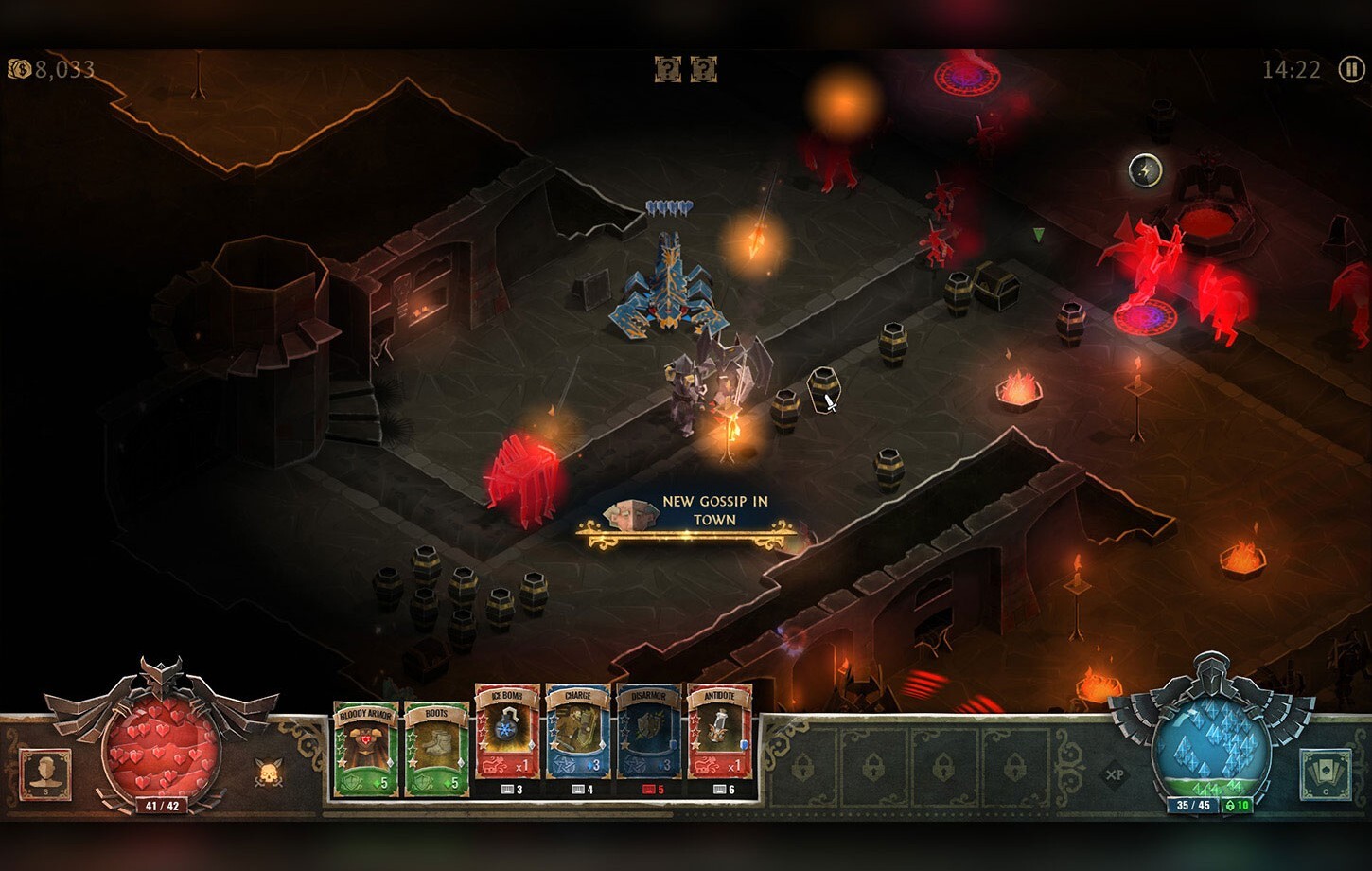Choose the Disarmor card
1372x871 pixels.
tap(649, 732)
